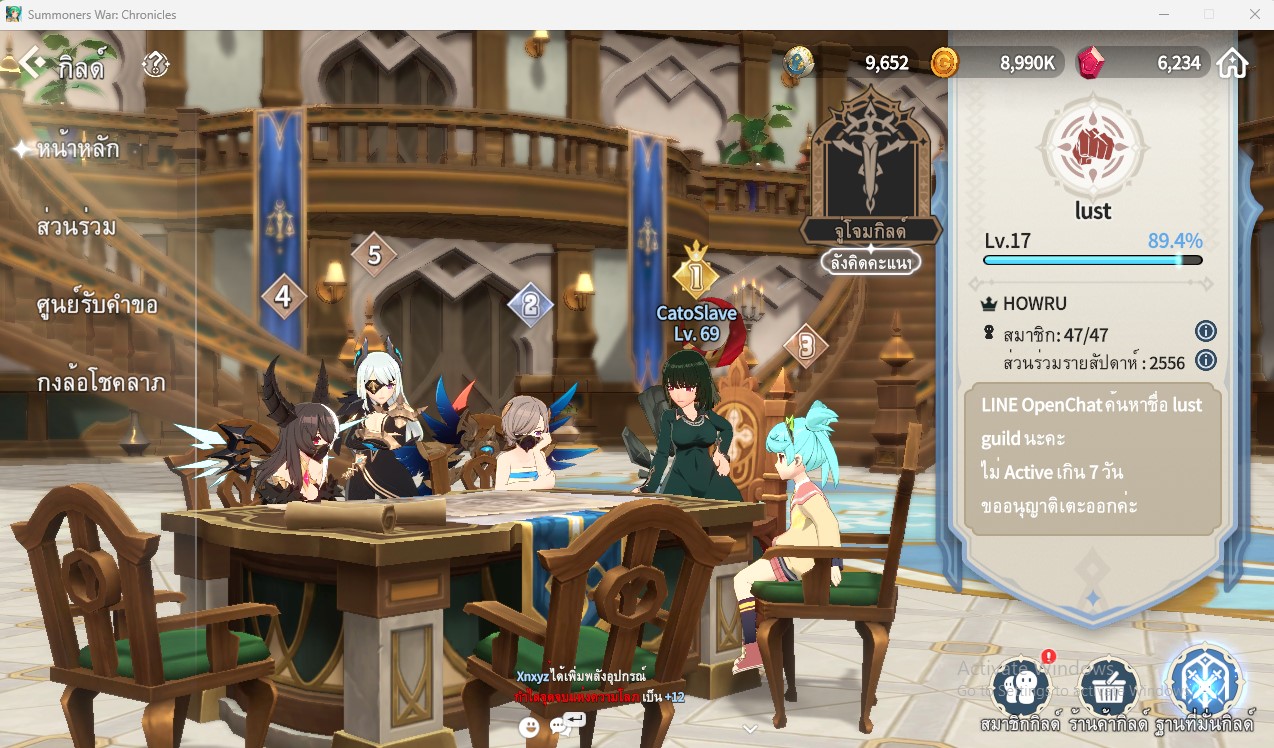This screenshot has width=1274, height=748.
Task: Select the rank 1 member CatoSlave marker
Action: tap(696, 277)
